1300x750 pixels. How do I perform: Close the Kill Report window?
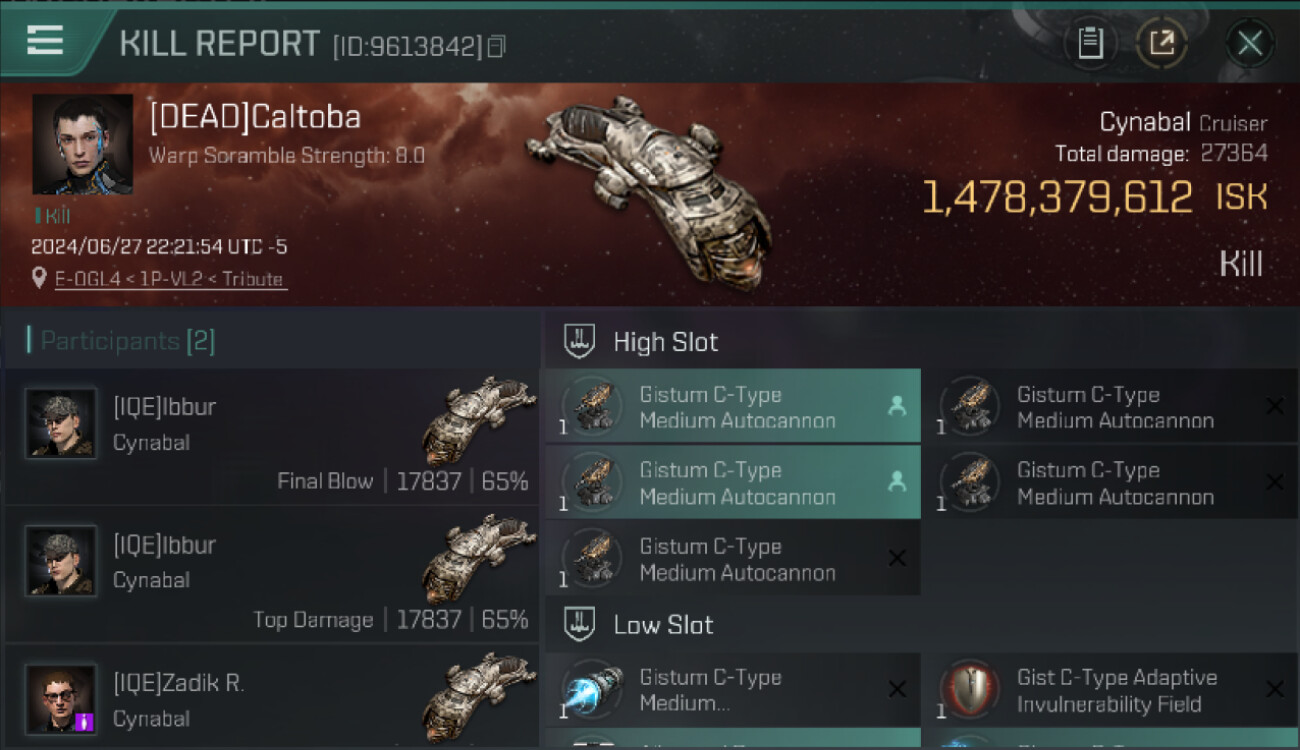click(x=1249, y=43)
